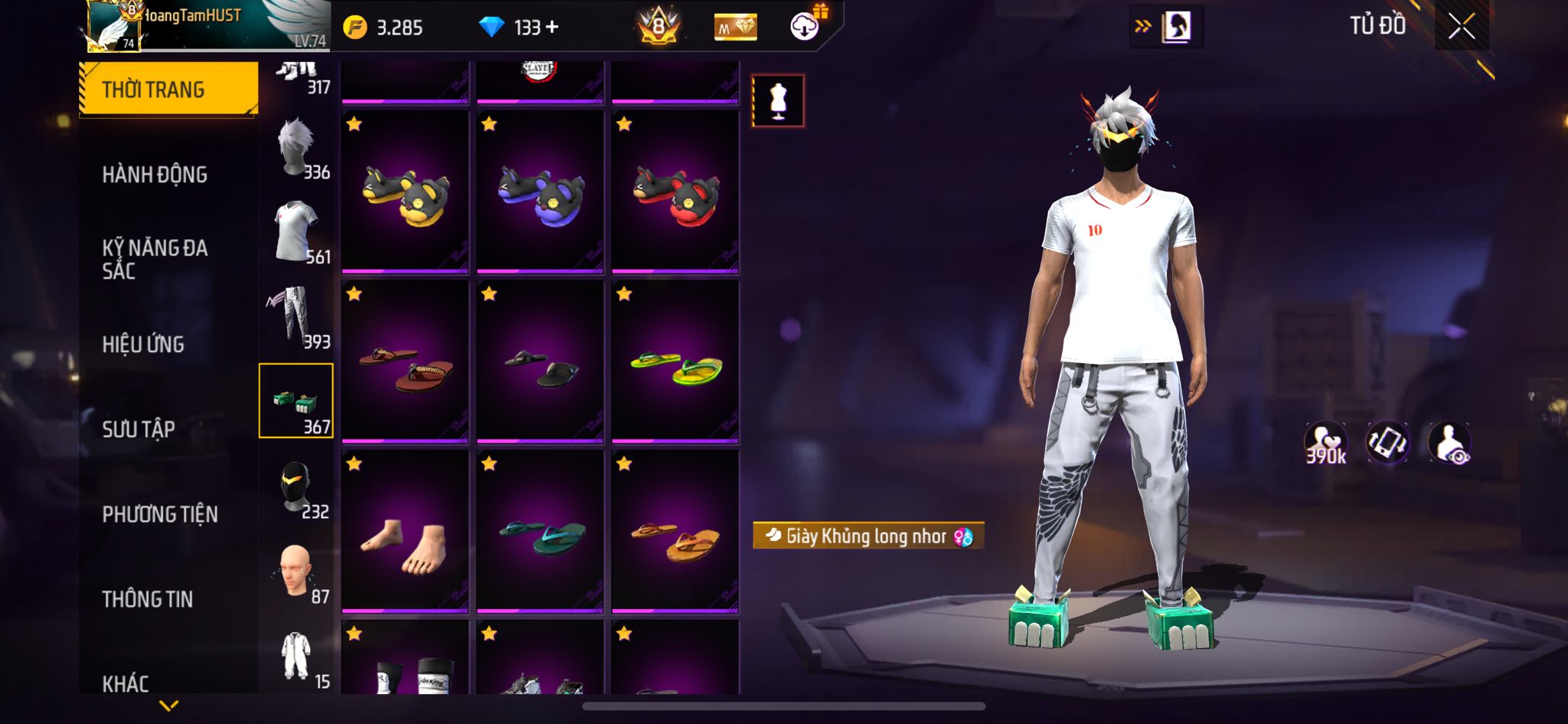
Task: Show the Thông Tin tab
Action: click(148, 599)
